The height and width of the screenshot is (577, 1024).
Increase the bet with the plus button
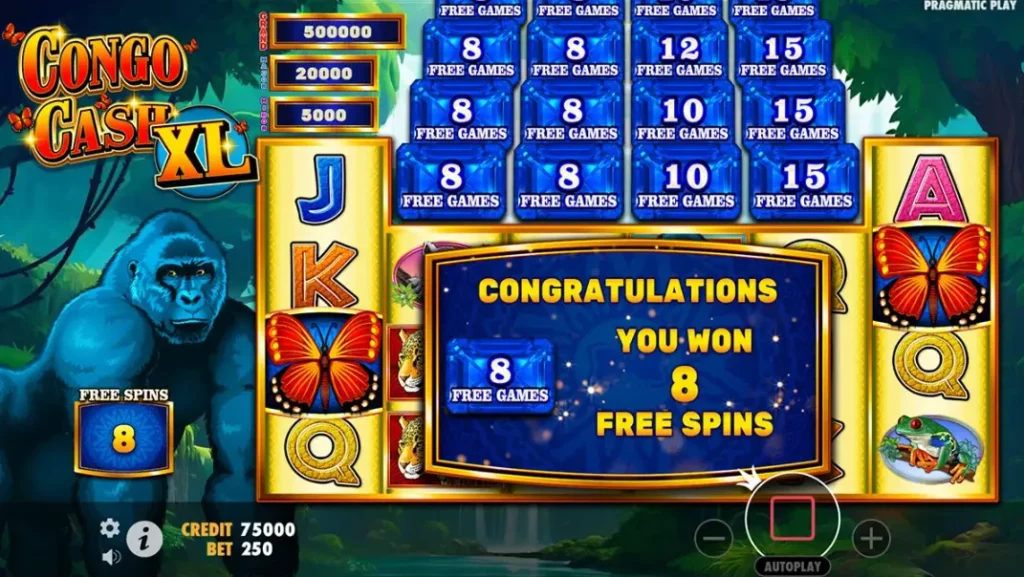[x=870, y=539]
